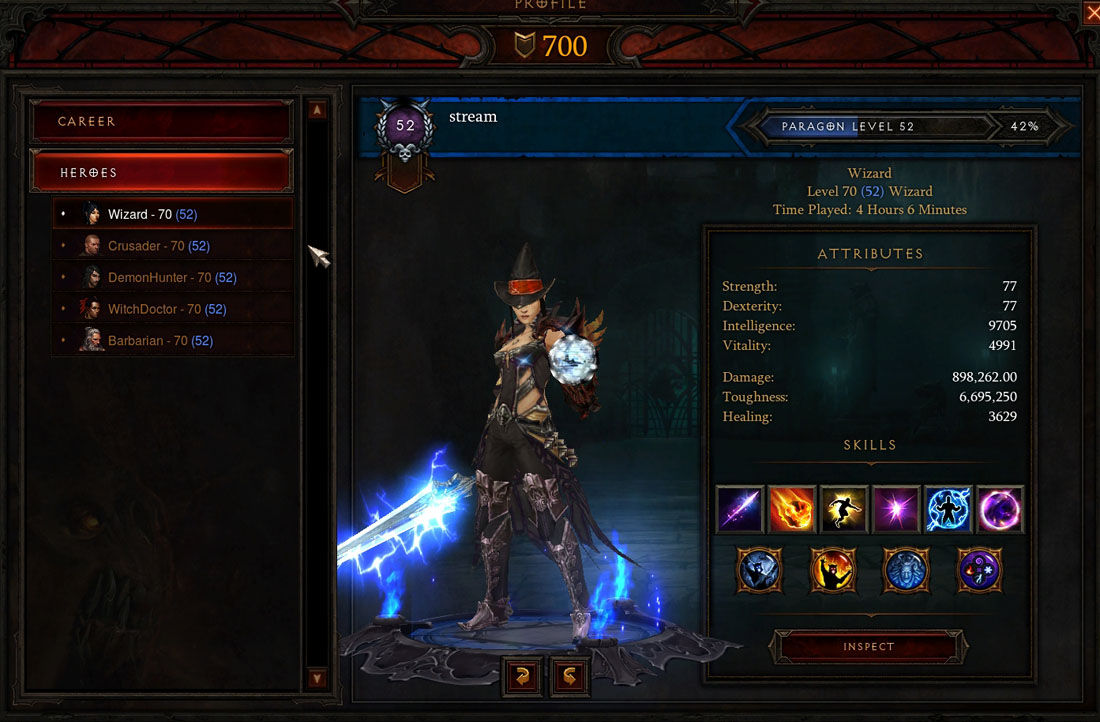Click the hero list scroll-up arrow
This screenshot has height=722, width=1100.
pos(317,110)
